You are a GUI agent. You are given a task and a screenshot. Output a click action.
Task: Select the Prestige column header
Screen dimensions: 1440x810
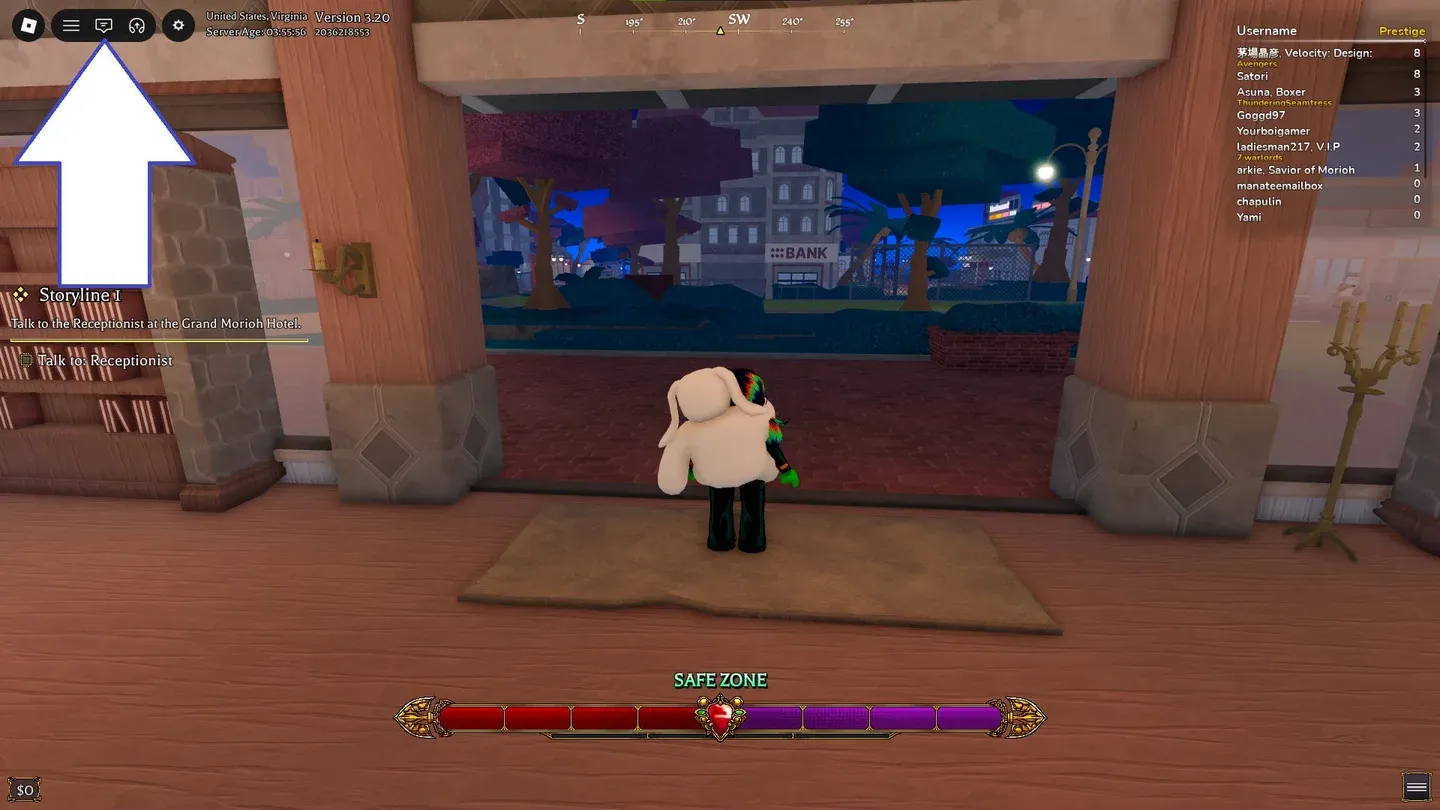coord(1401,30)
